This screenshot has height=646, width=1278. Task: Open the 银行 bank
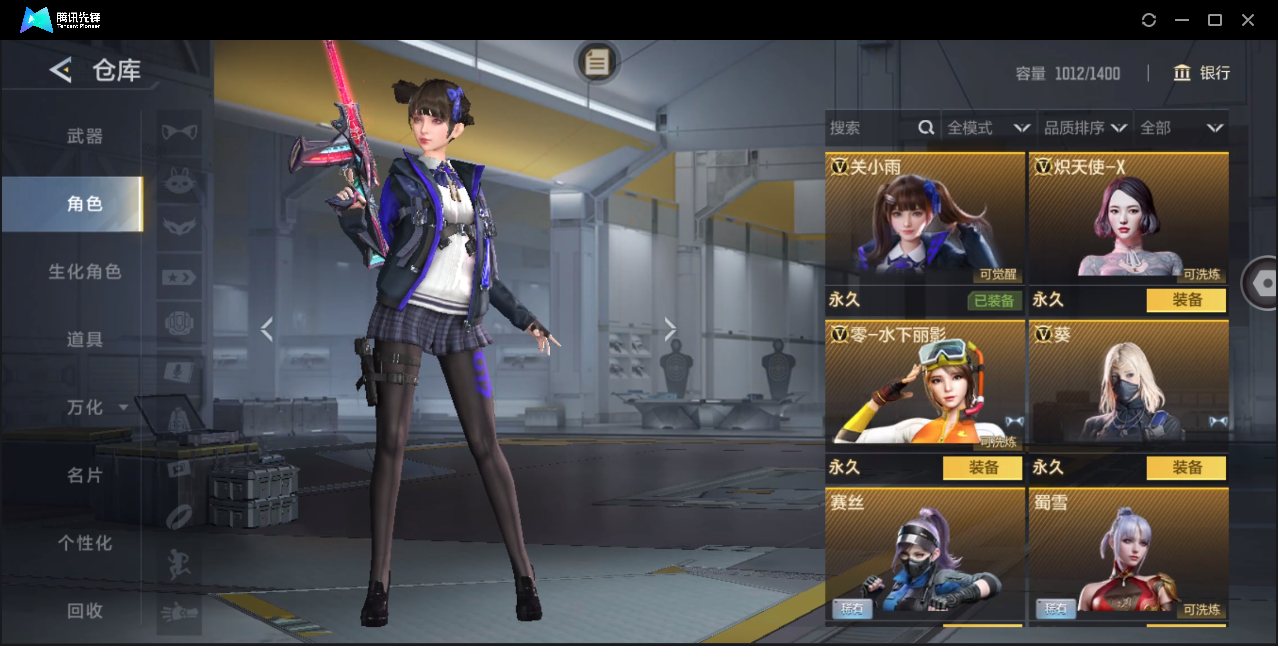pyautogui.click(x=1202, y=73)
